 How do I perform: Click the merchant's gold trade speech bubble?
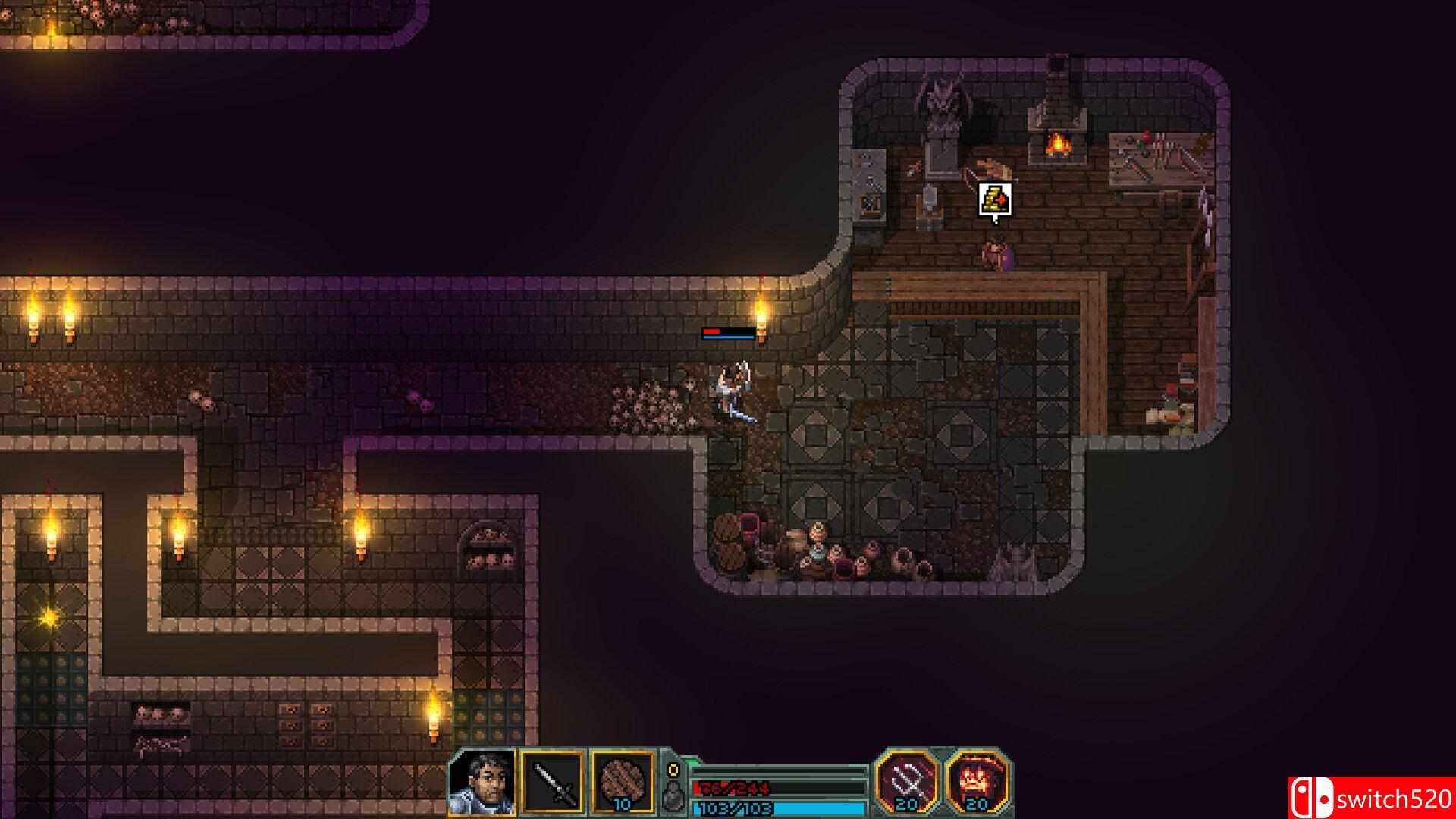(x=995, y=200)
